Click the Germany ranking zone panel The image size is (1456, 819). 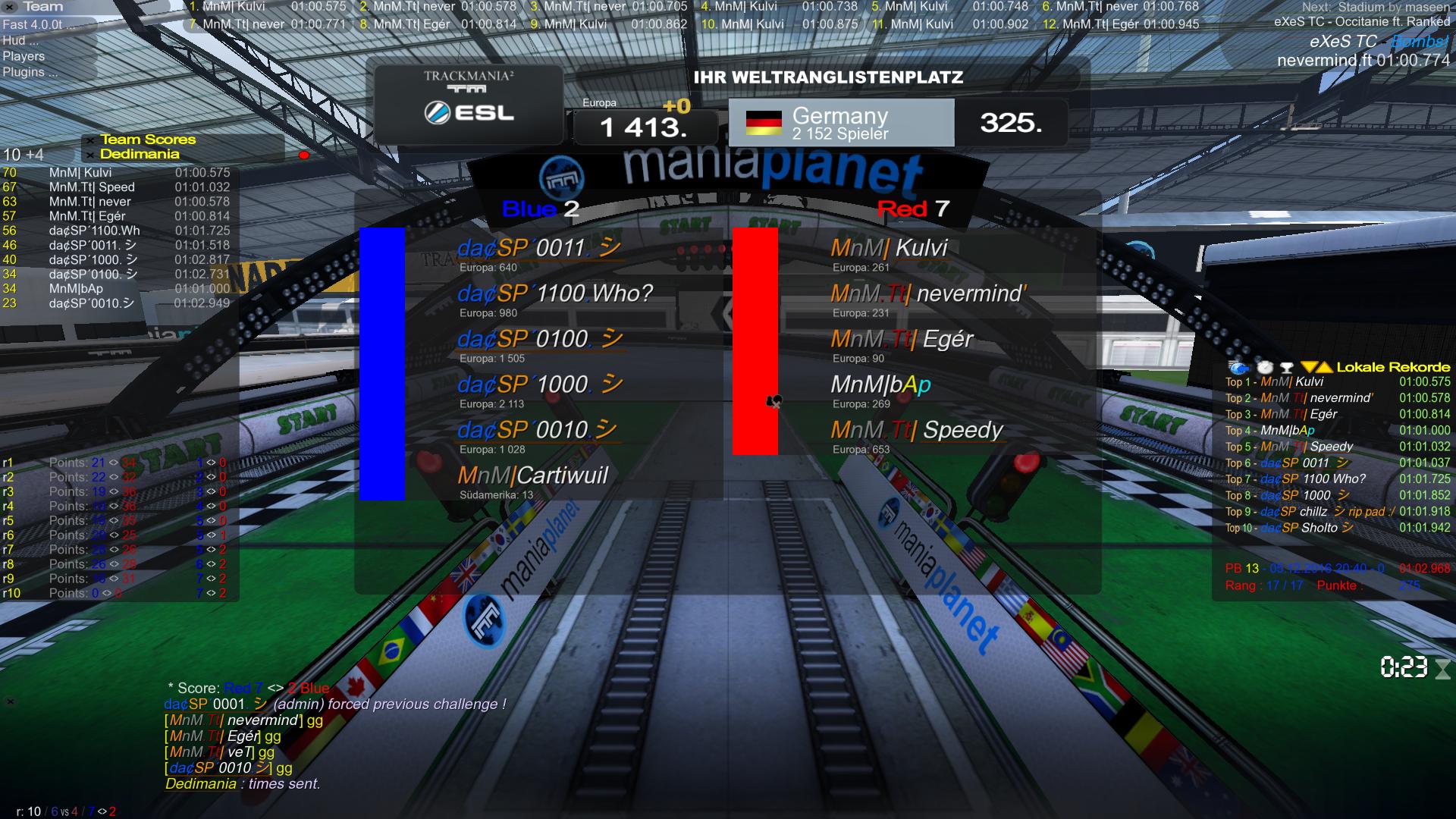tap(841, 123)
